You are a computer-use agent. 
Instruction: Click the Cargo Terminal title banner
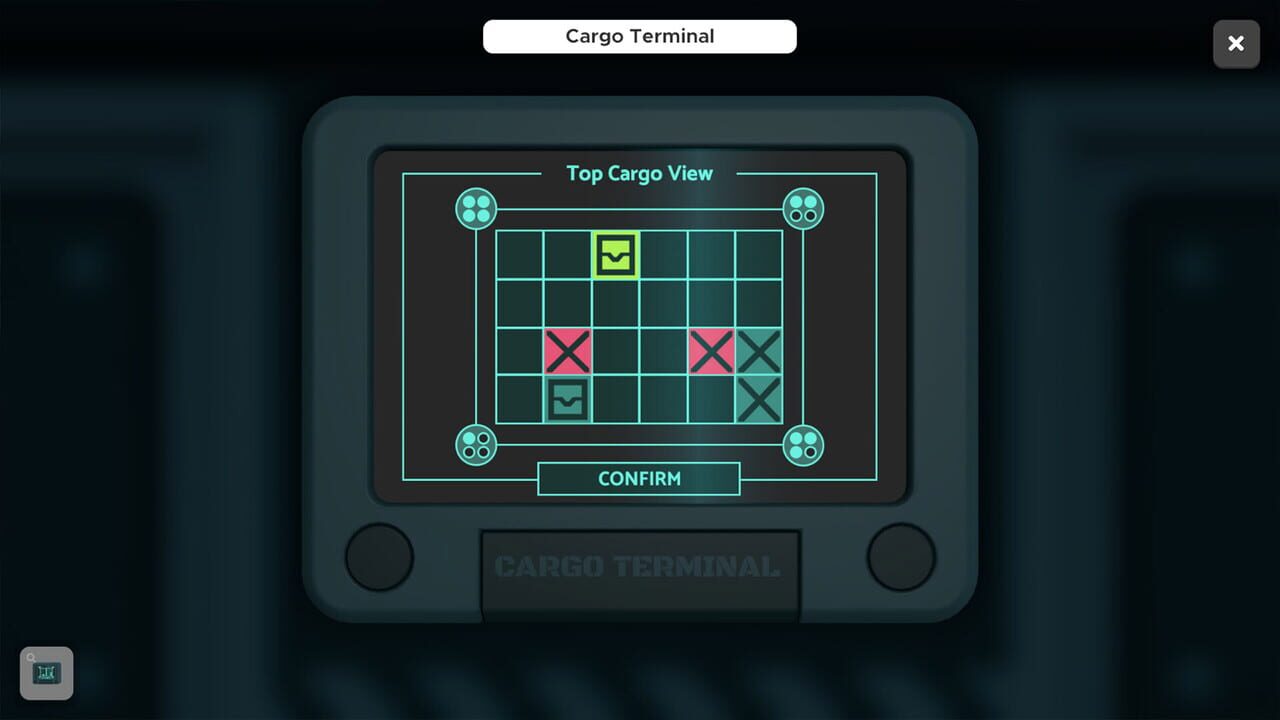(x=639, y=36)
